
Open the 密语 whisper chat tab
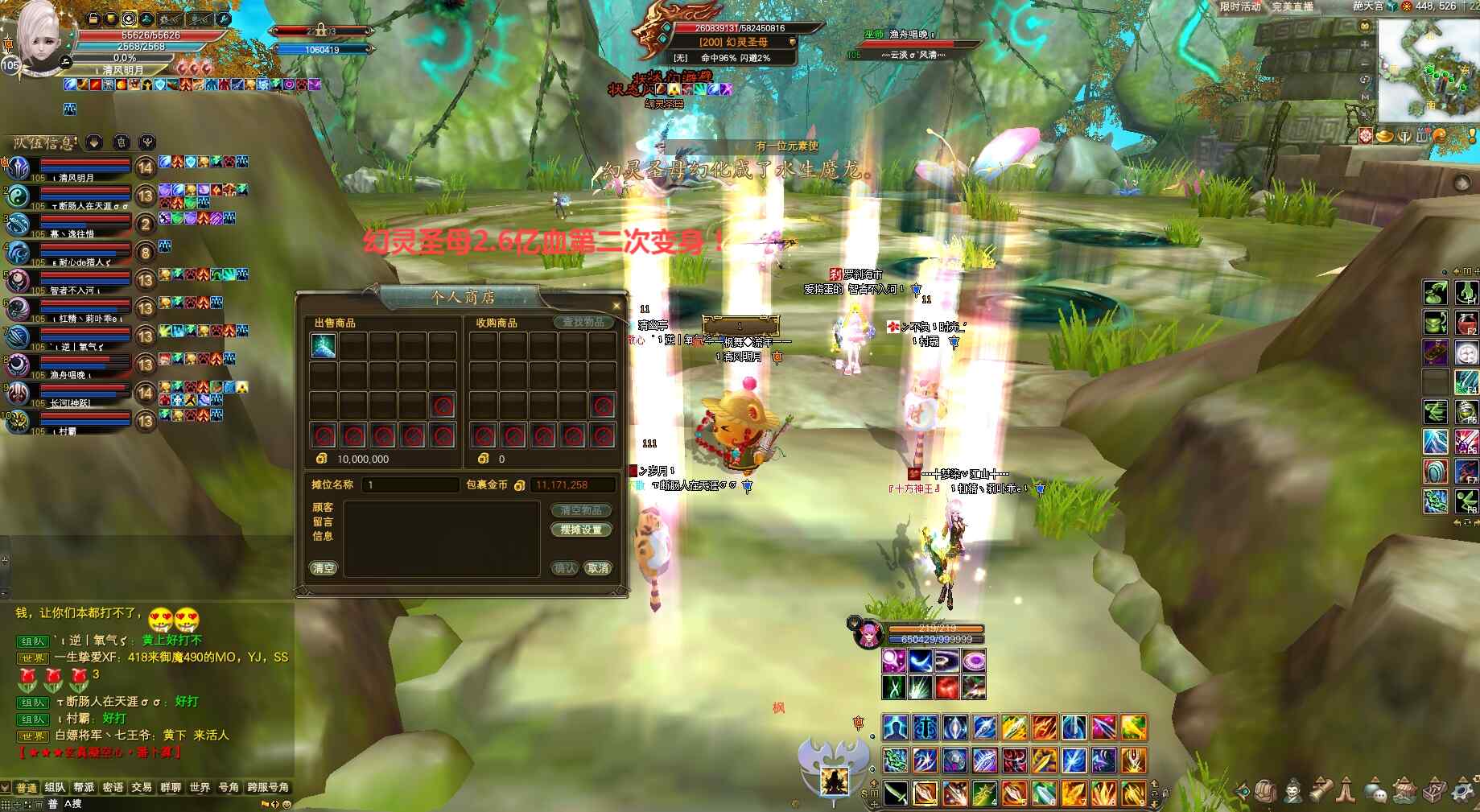click(113, 787)
